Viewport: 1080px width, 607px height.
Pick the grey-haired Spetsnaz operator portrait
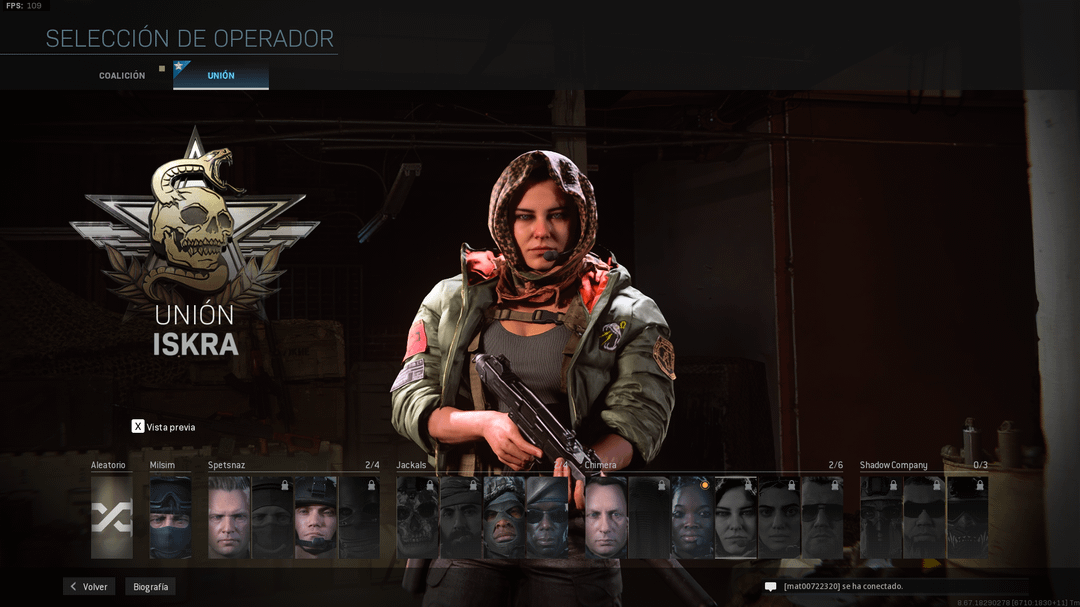tap(228, 517)
